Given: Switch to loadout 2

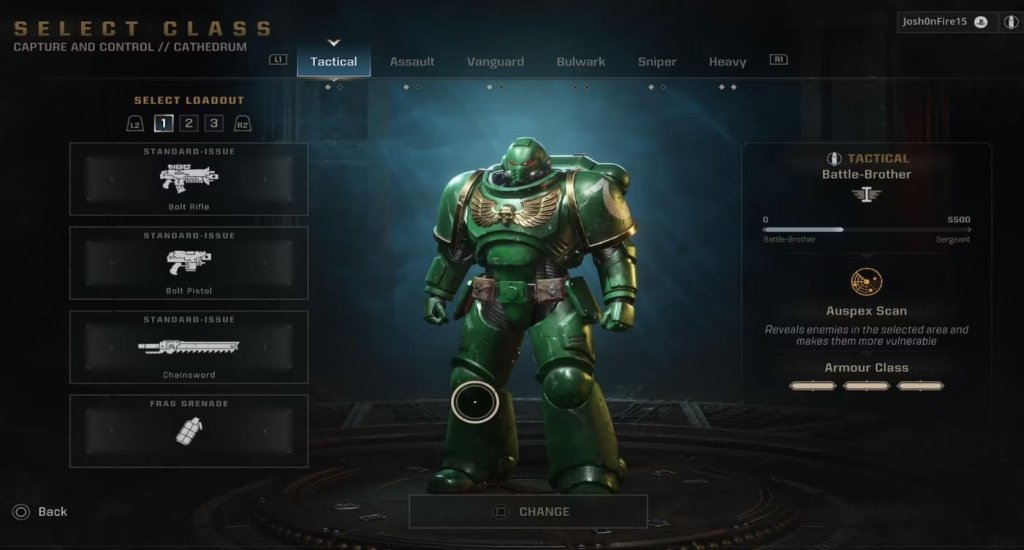Looking at the screenshot, I should coord(189,124).
